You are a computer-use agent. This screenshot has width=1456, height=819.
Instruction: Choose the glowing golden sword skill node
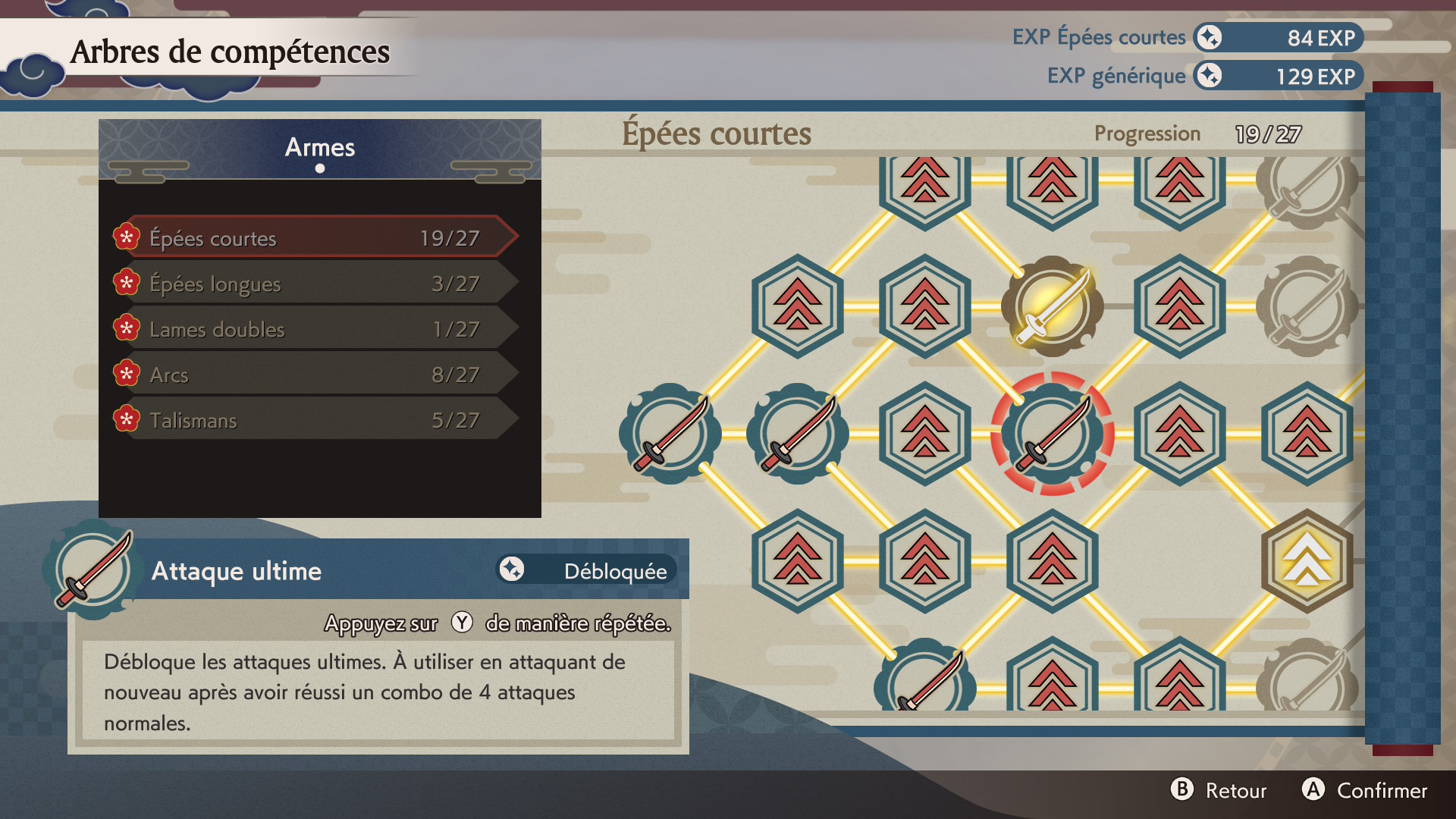pyautogui.click(x=1052, y=306)
